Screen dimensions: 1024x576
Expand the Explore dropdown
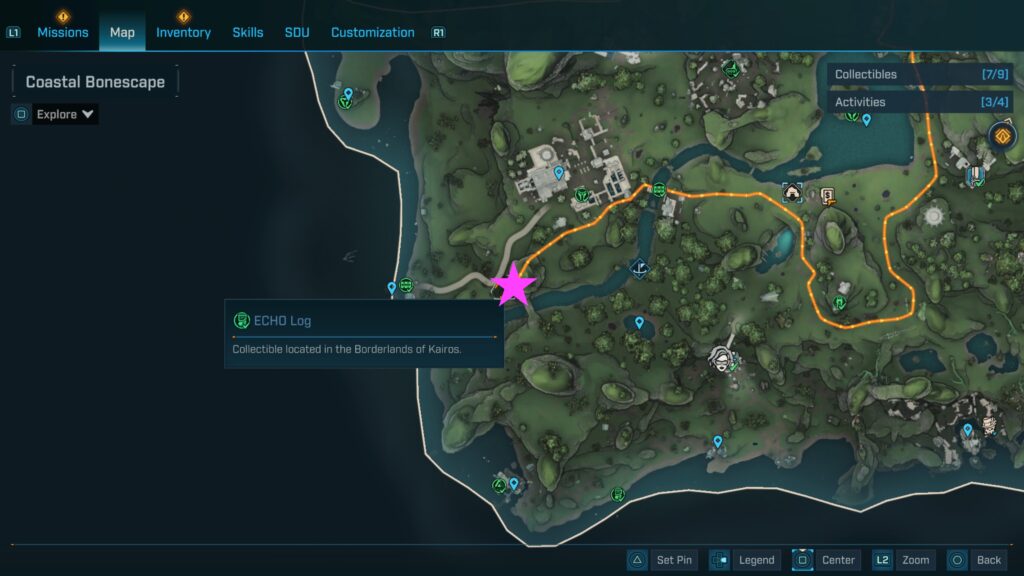[x=65, y=114]
